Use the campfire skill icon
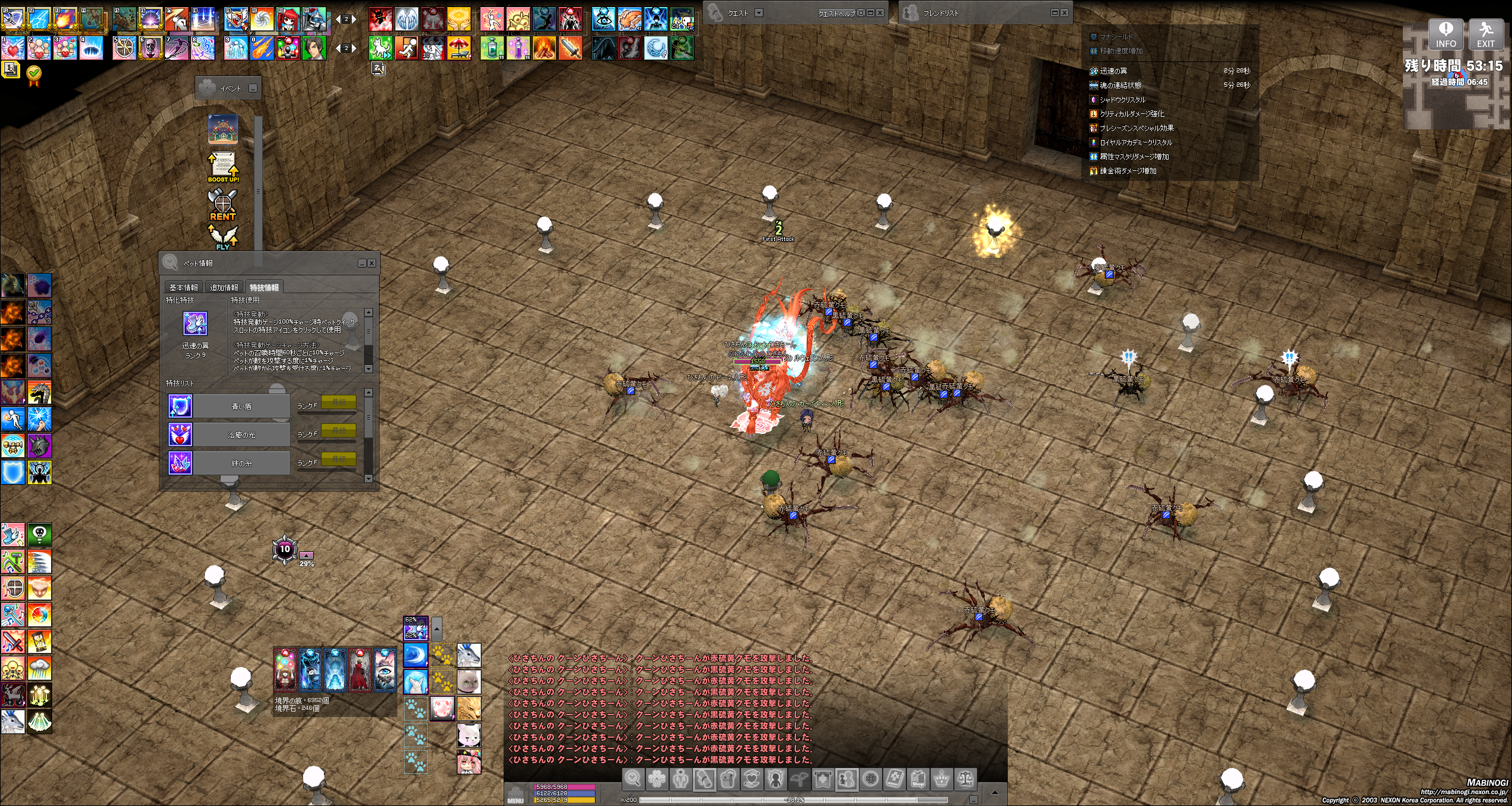 (x=544, y=48)
